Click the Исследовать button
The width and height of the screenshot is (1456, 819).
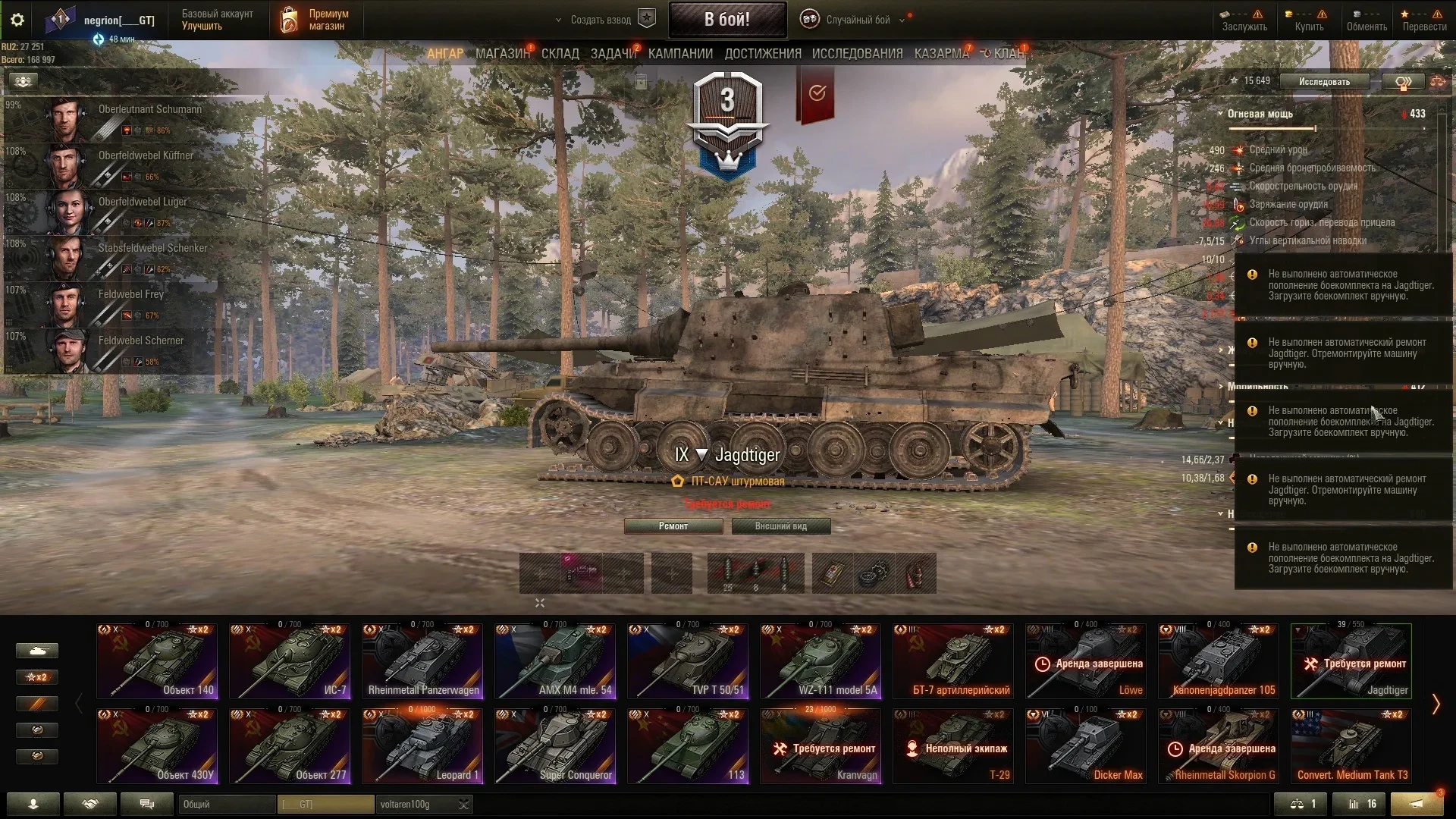tap(1324, 82)
